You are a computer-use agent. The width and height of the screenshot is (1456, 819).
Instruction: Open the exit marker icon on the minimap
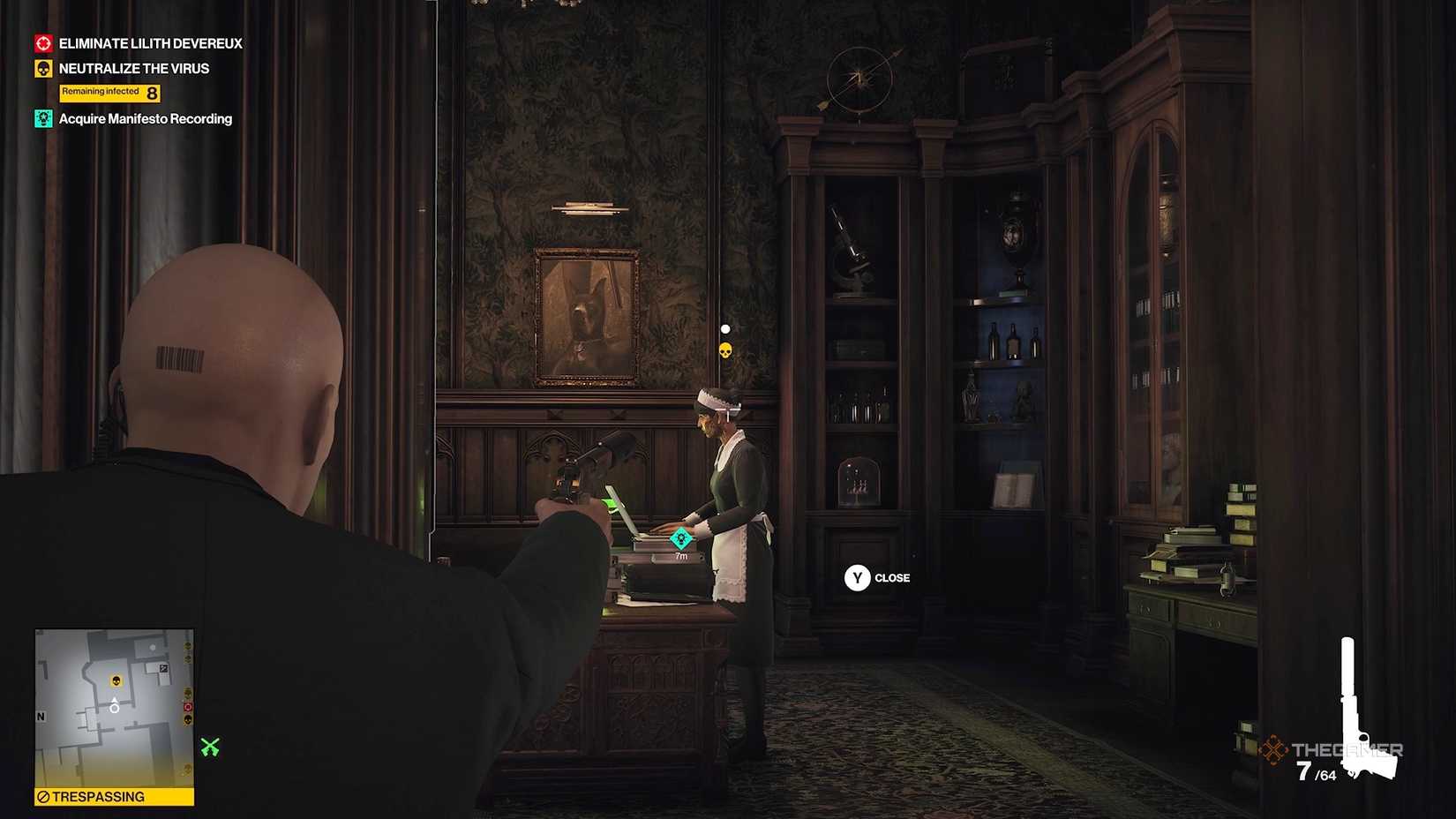coord(163,668)
